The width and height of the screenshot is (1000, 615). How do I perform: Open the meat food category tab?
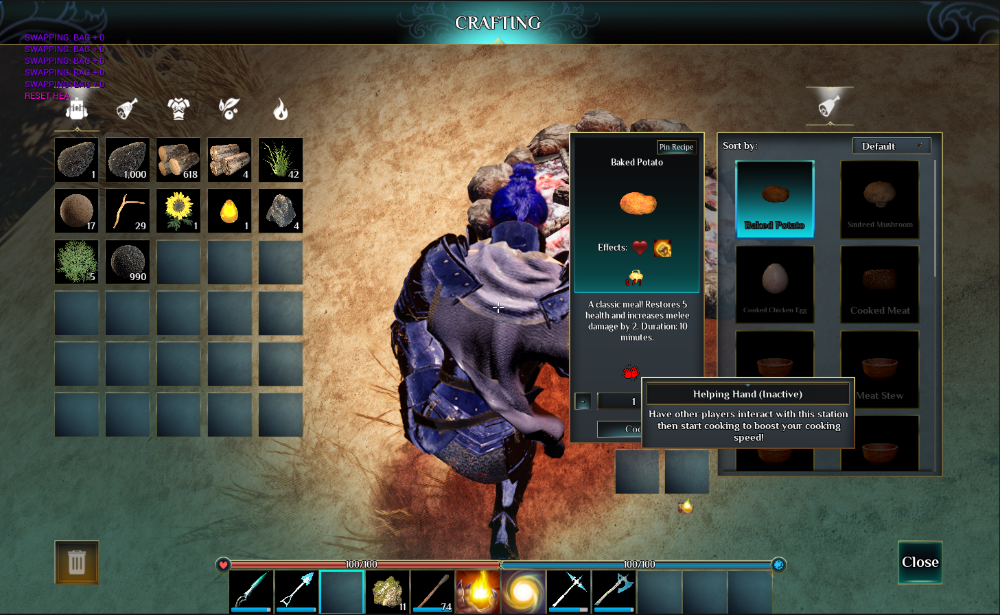pos(127,108)
